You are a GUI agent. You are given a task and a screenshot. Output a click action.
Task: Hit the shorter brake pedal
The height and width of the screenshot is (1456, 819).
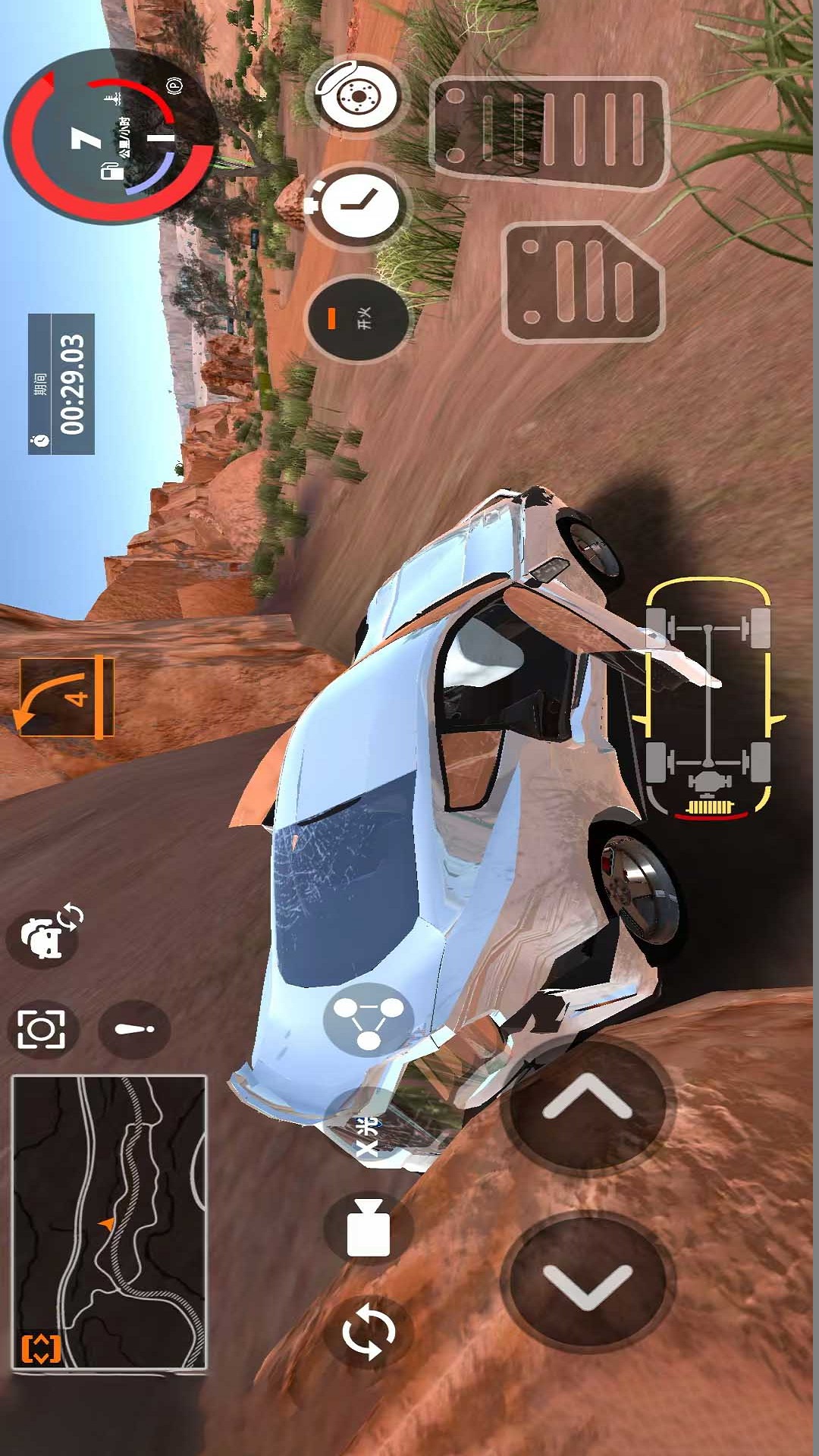582,282
